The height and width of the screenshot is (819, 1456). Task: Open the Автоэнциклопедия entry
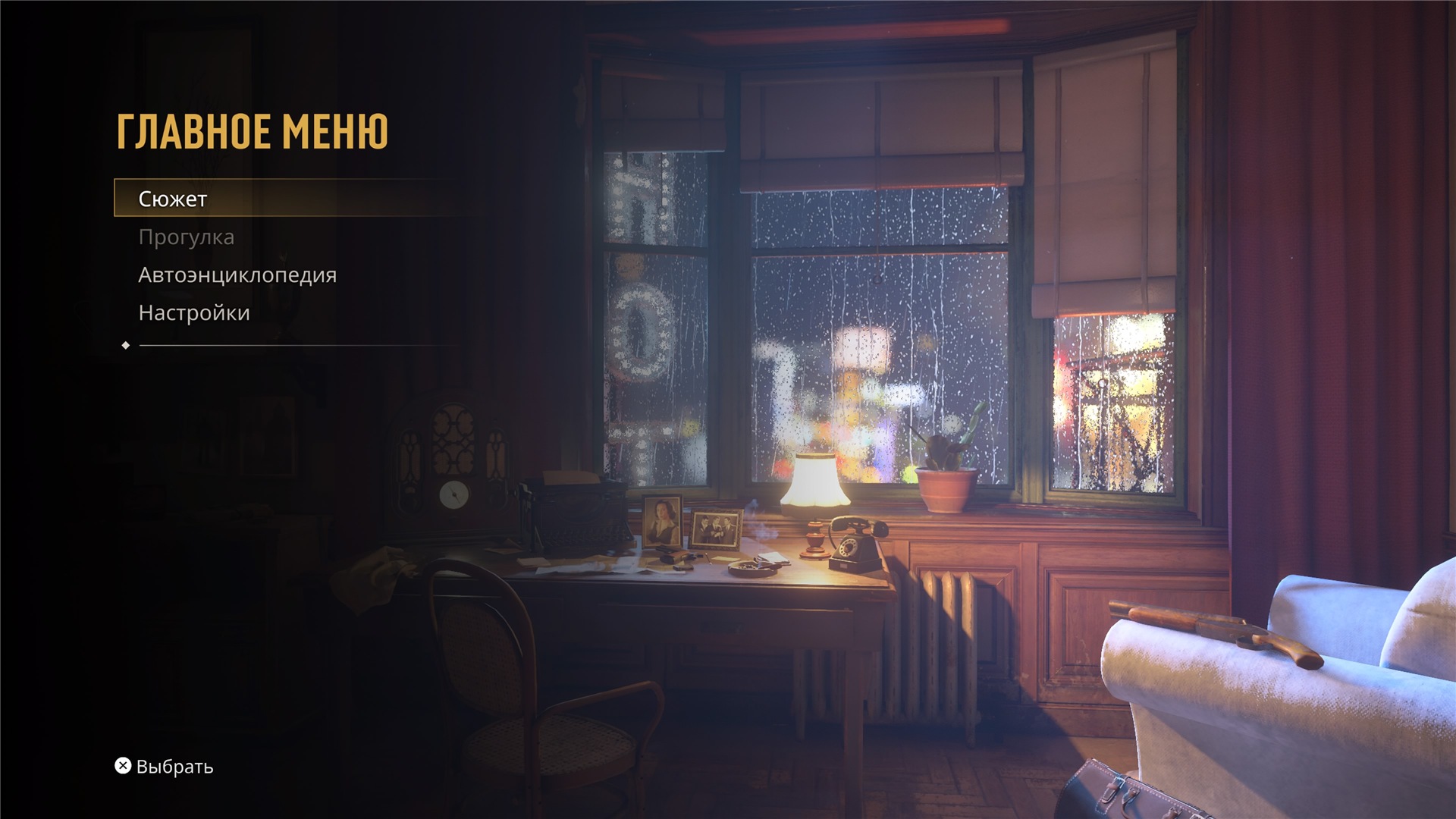(x=237, y=275)
